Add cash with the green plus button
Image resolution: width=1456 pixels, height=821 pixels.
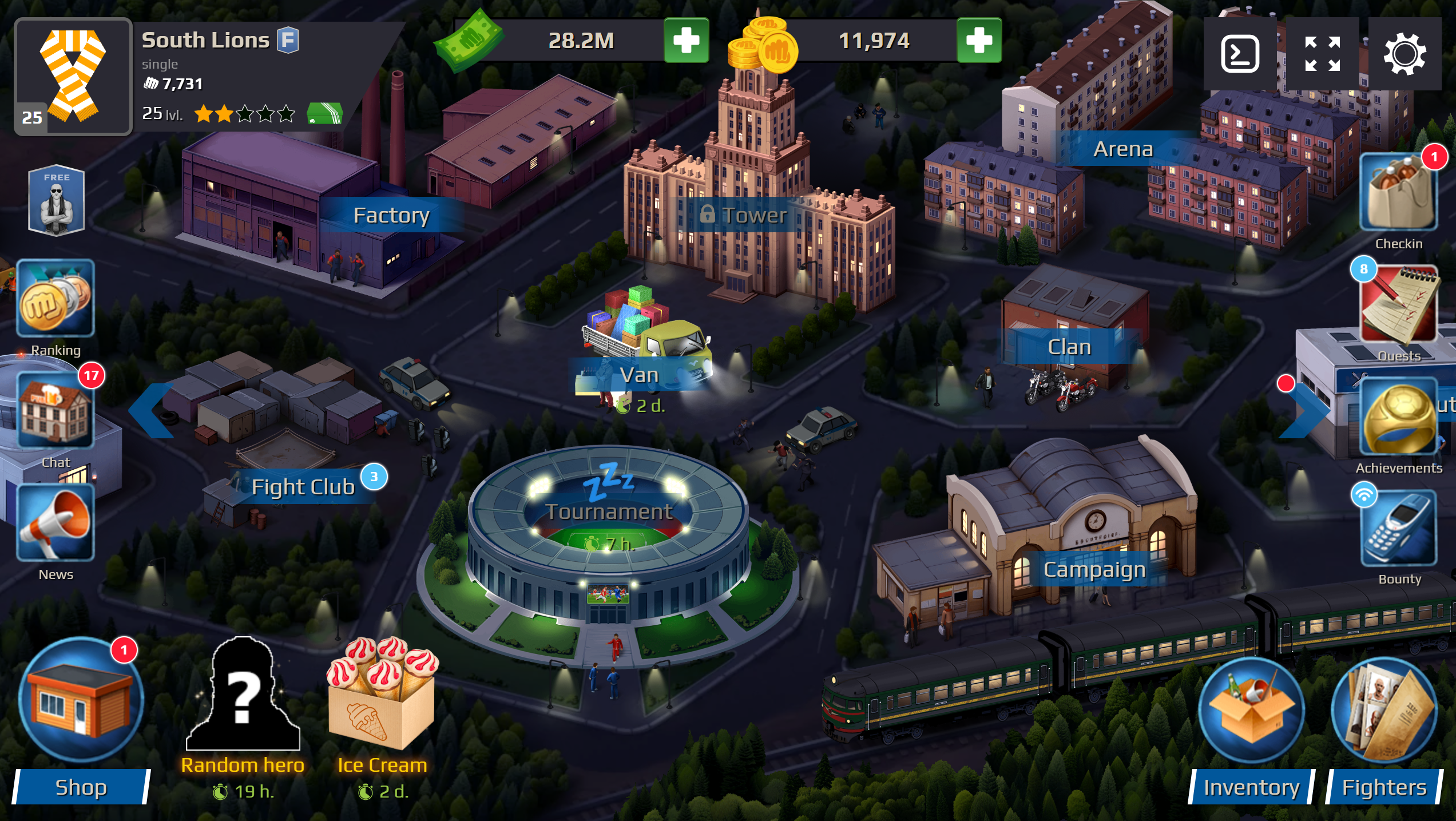pyautogui.click(x=685, y=40)
